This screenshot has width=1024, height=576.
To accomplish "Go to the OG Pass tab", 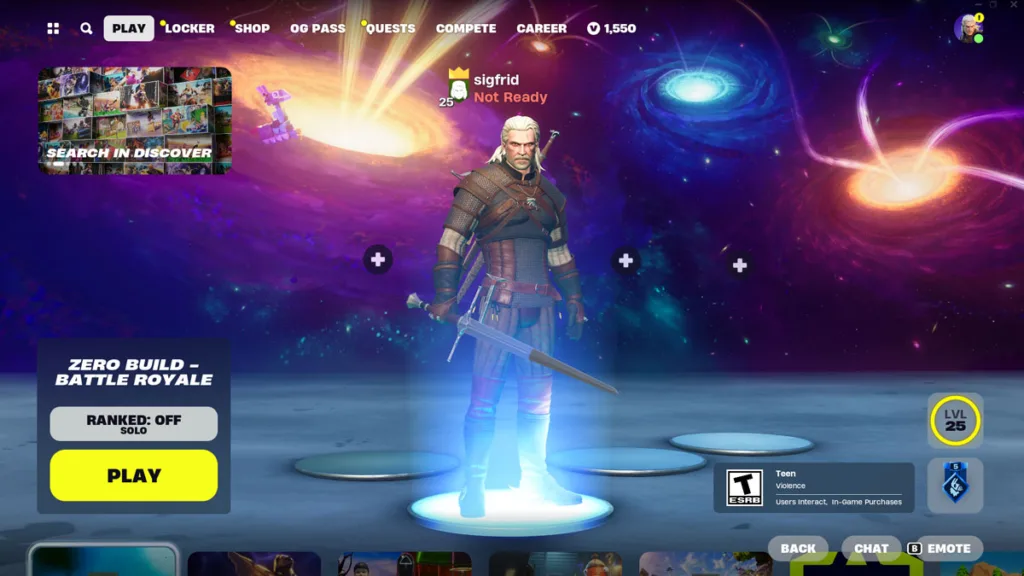I will coord(317,28).
